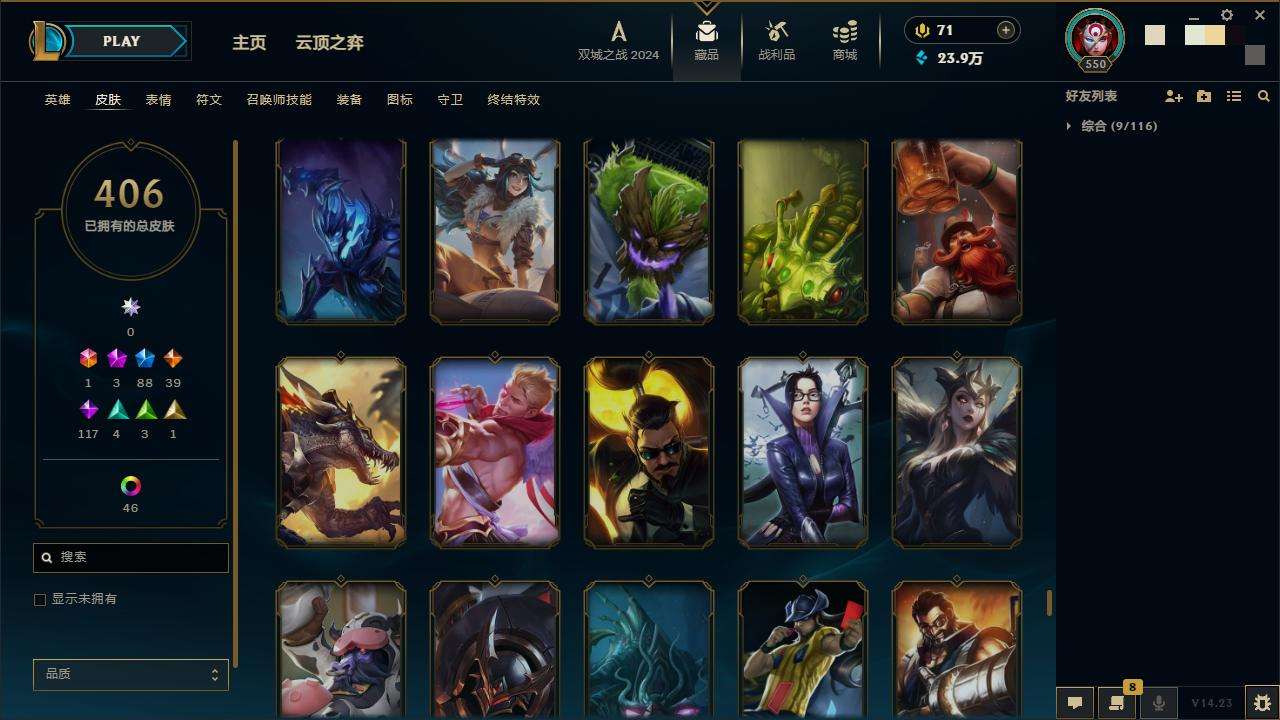This screenshot has width=1280, height=720.
Task: Open the 终结特效 tab
Action: [x=513, y=100]
